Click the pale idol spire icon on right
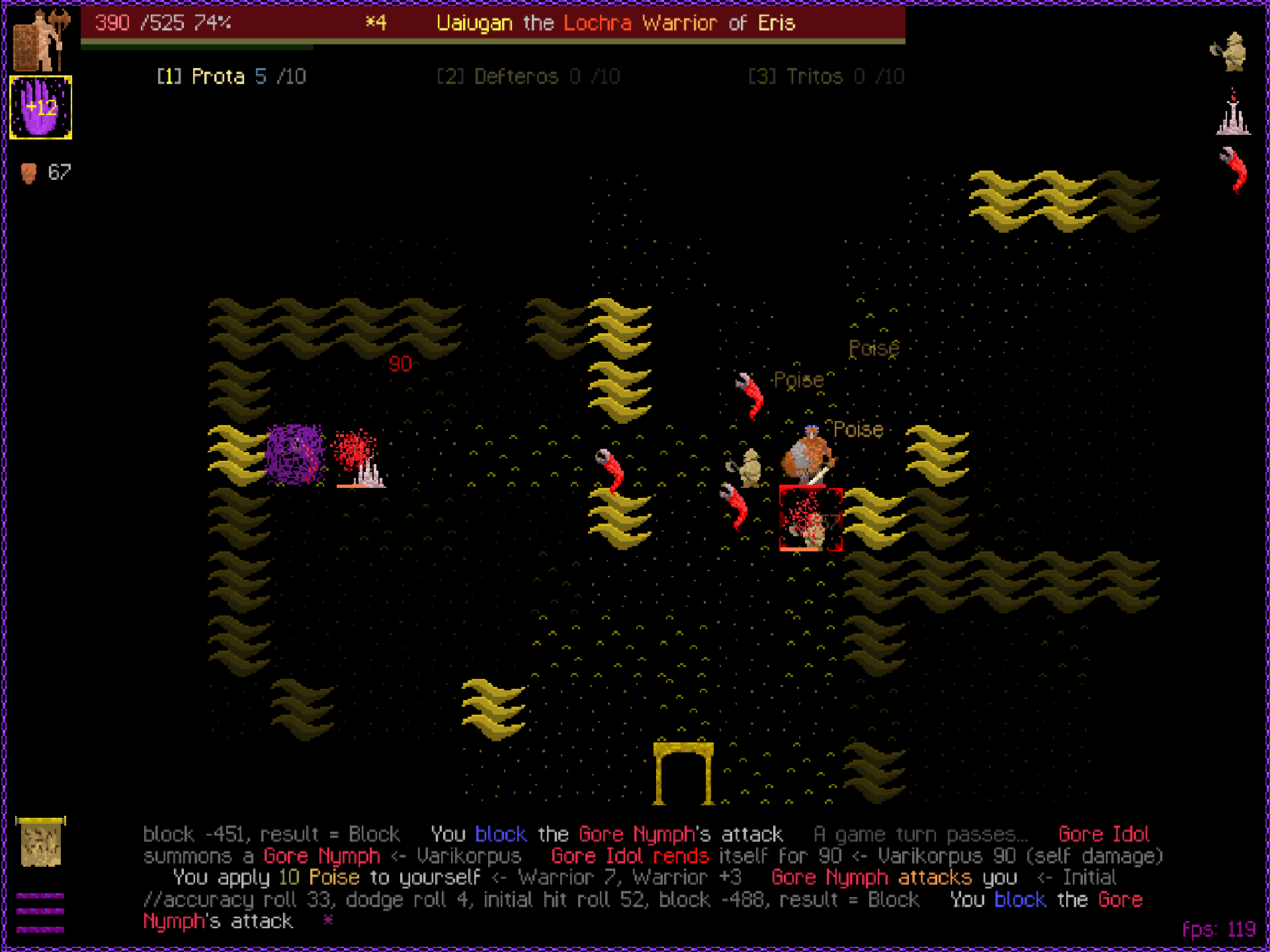 coord(1233,119)
